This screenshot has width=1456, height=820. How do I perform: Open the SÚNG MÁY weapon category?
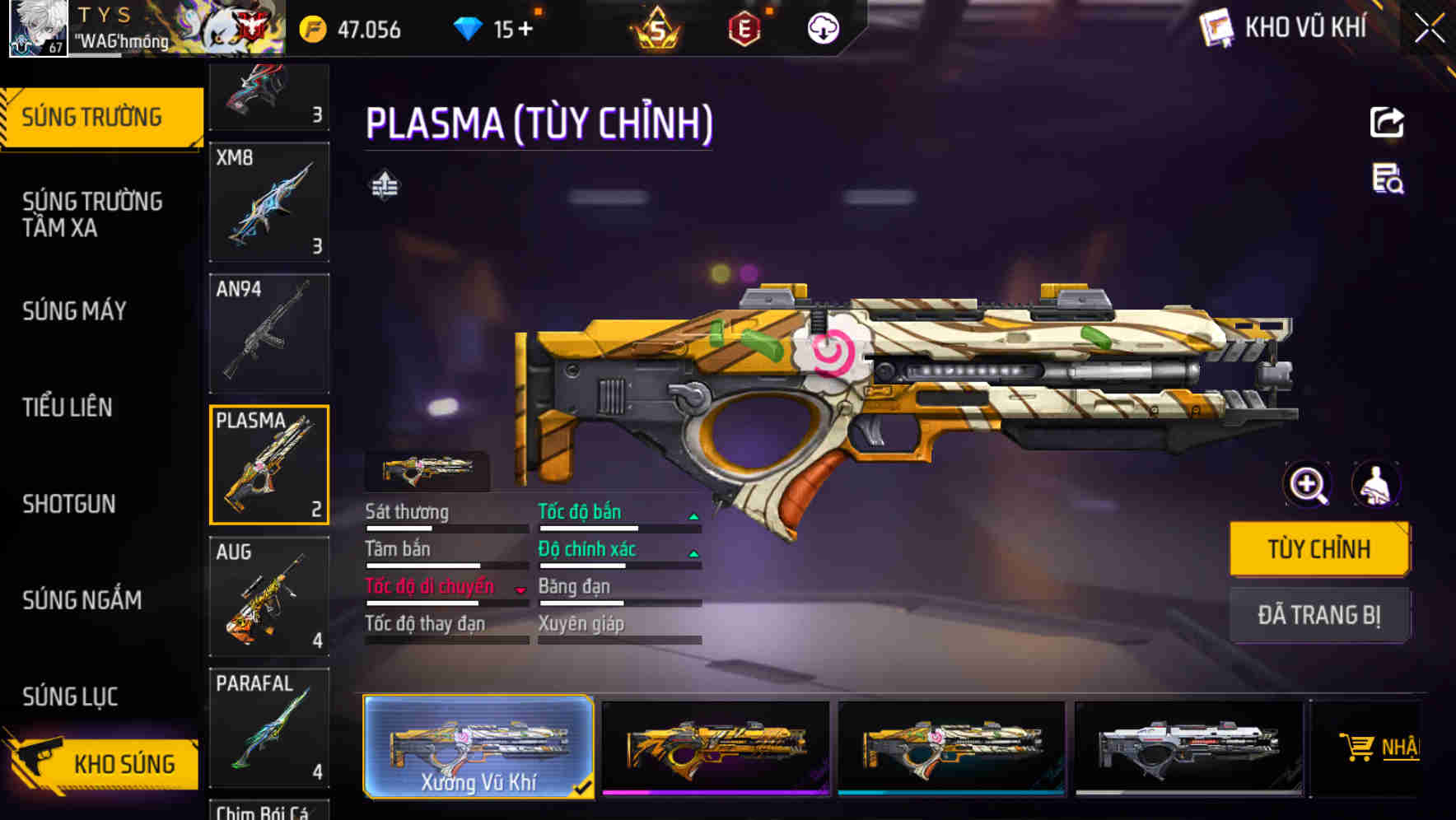coord(74,310)
